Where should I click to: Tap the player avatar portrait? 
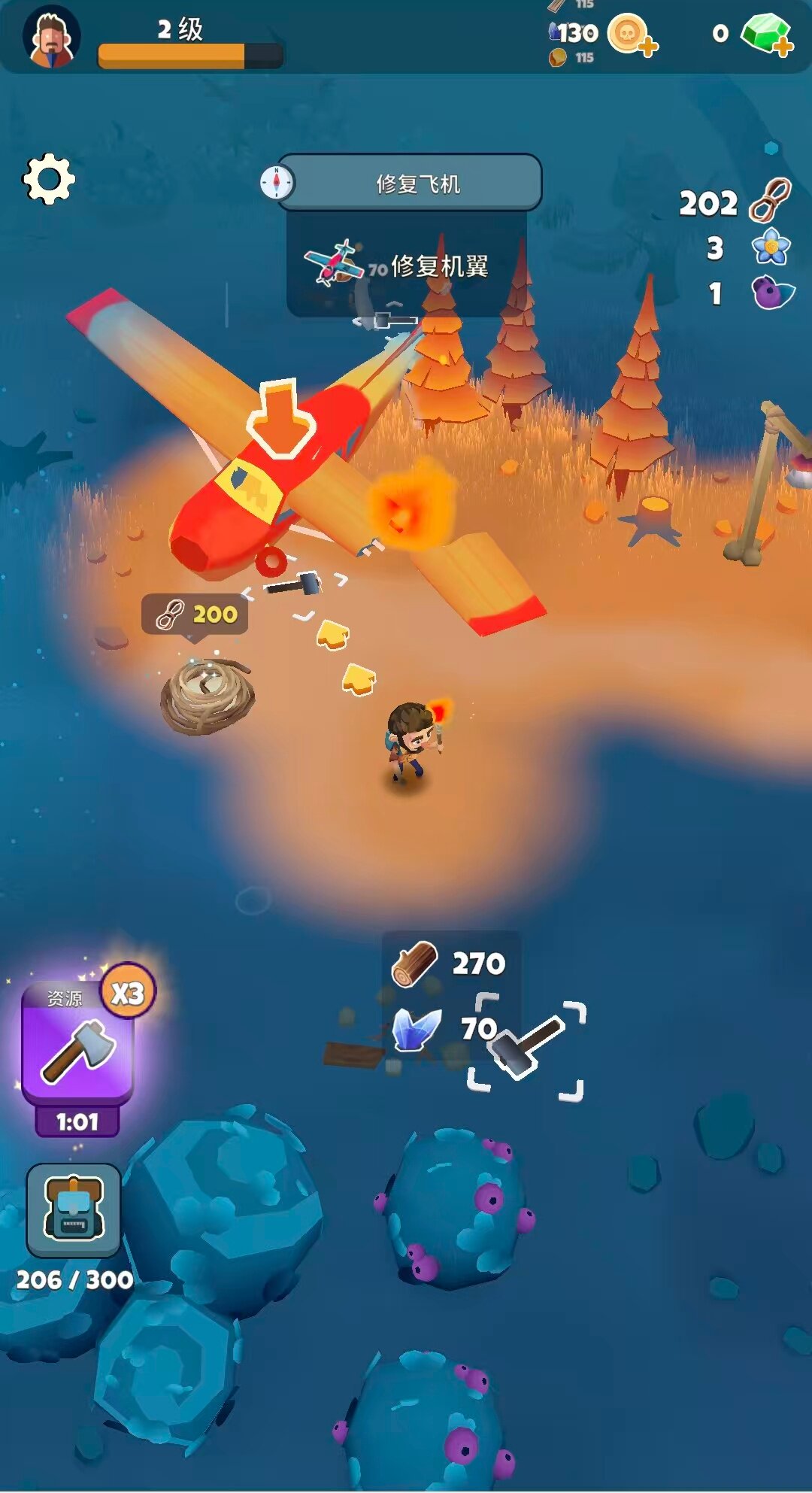[x=50, y=38]
